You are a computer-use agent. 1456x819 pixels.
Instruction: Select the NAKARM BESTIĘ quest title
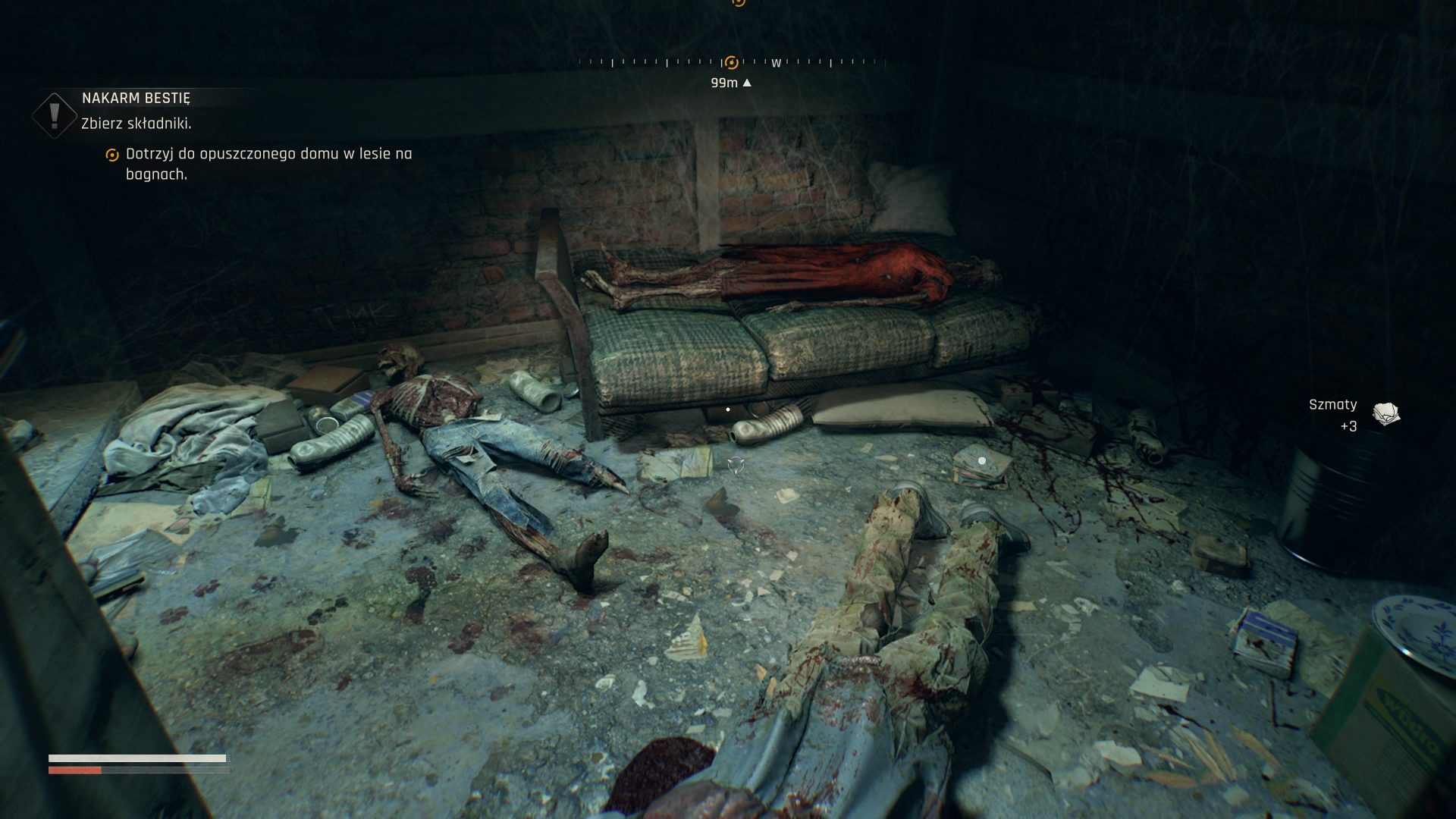point(136,98)
